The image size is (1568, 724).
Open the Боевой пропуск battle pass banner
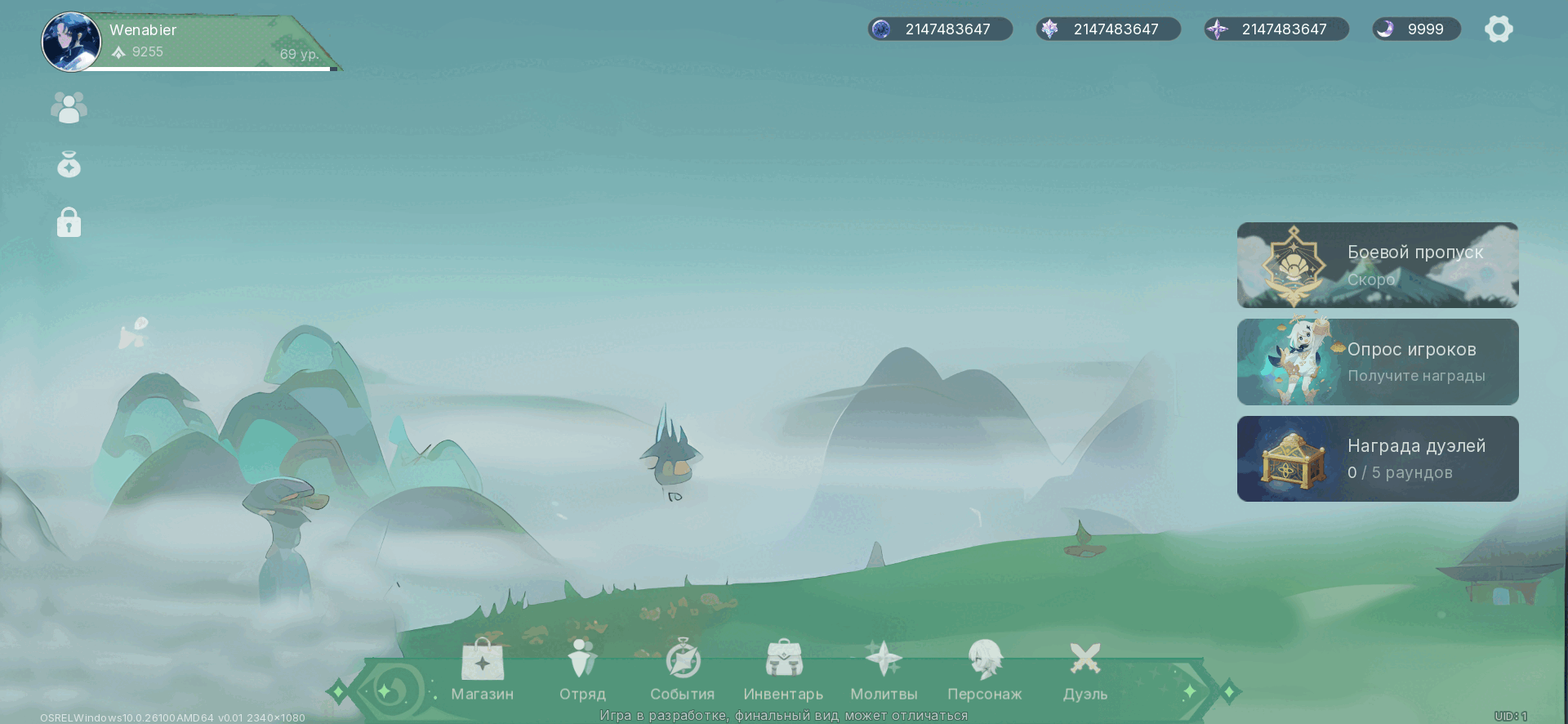click(1378, 265)
